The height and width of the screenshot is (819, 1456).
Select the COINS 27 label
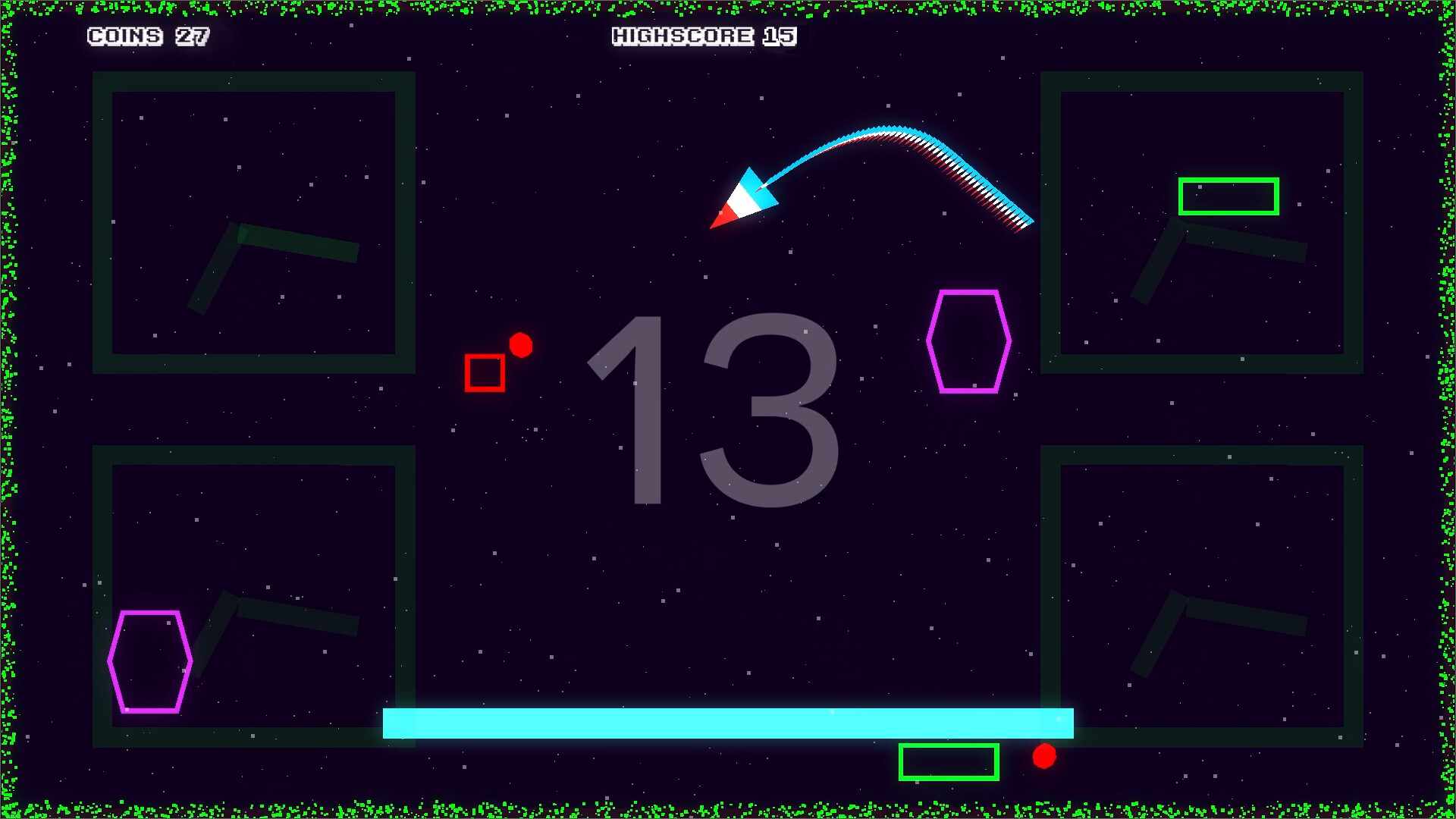(x=149, y=36)
